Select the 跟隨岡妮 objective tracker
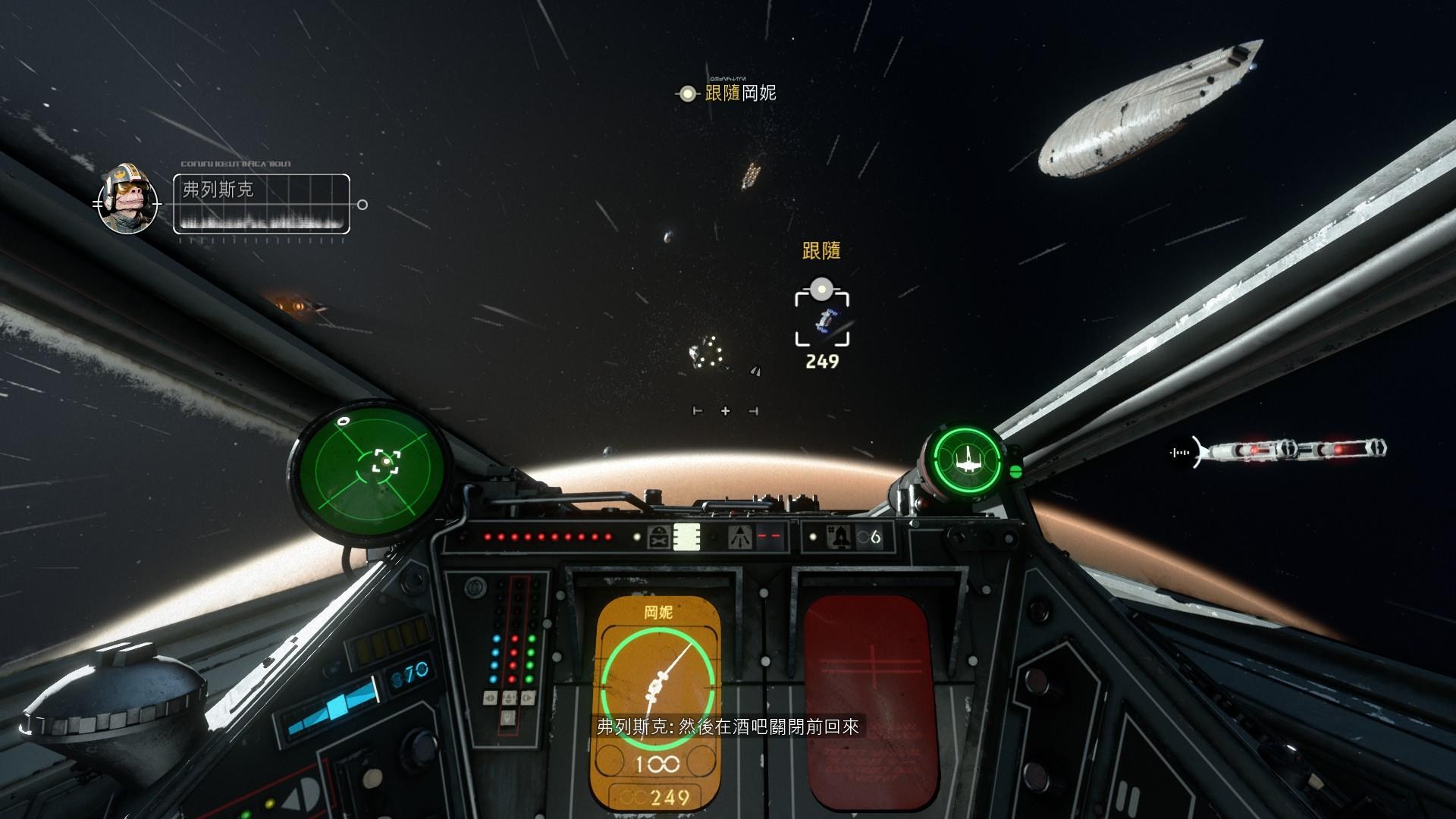1456x819 pixels. (x=728, y=93)
